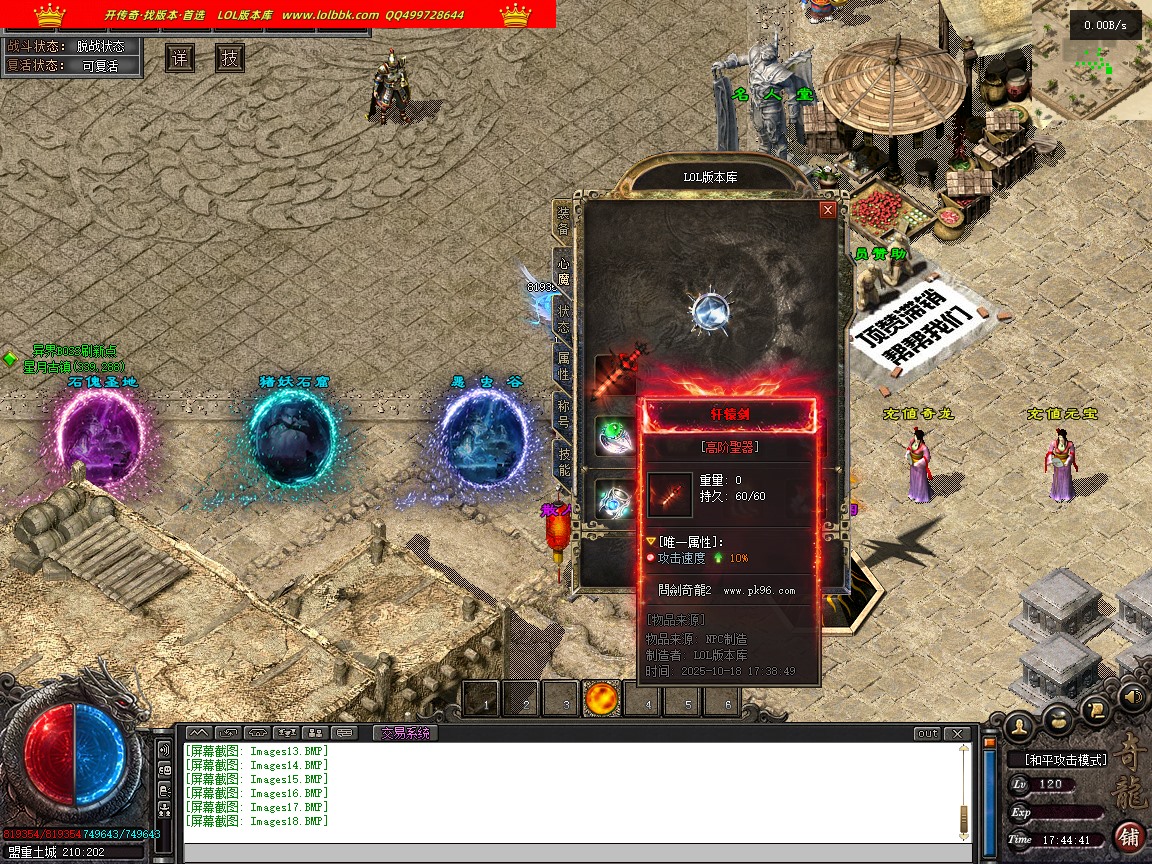Viewport: 1152px width, 864px height.
Task: Close the character panel with the red X
Action: 827,210
